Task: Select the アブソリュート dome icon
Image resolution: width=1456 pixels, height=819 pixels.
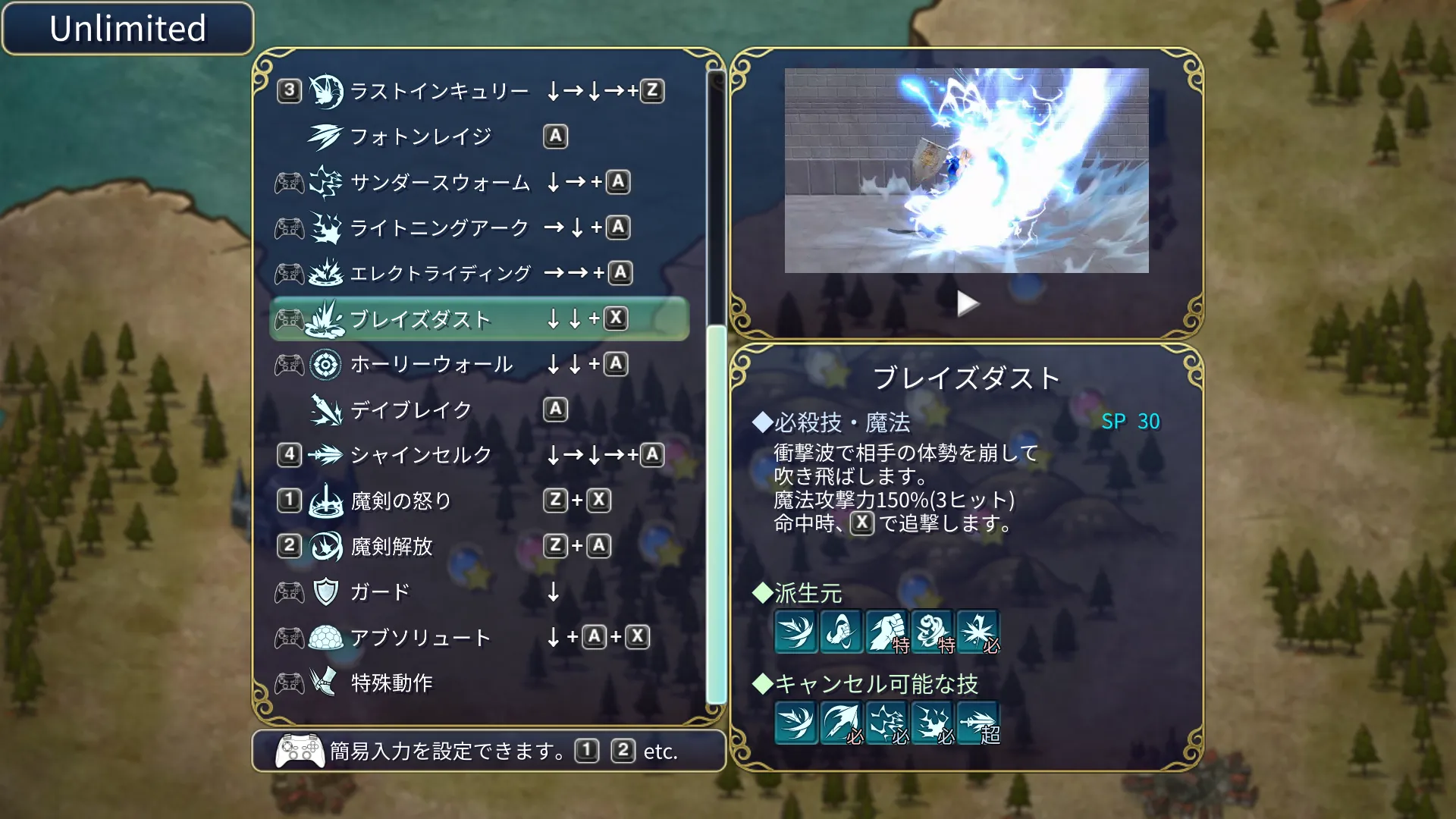Action: click(x=325, y=638)
